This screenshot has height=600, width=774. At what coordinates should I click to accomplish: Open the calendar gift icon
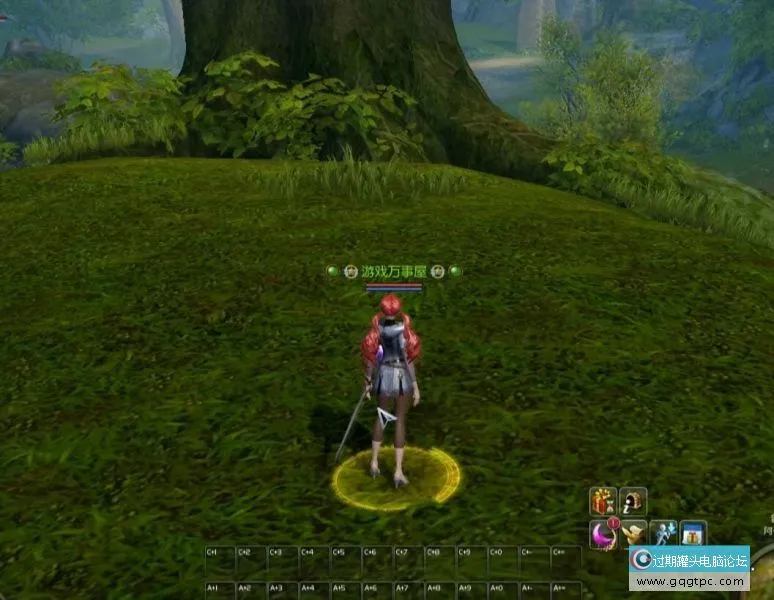[693, 534]
